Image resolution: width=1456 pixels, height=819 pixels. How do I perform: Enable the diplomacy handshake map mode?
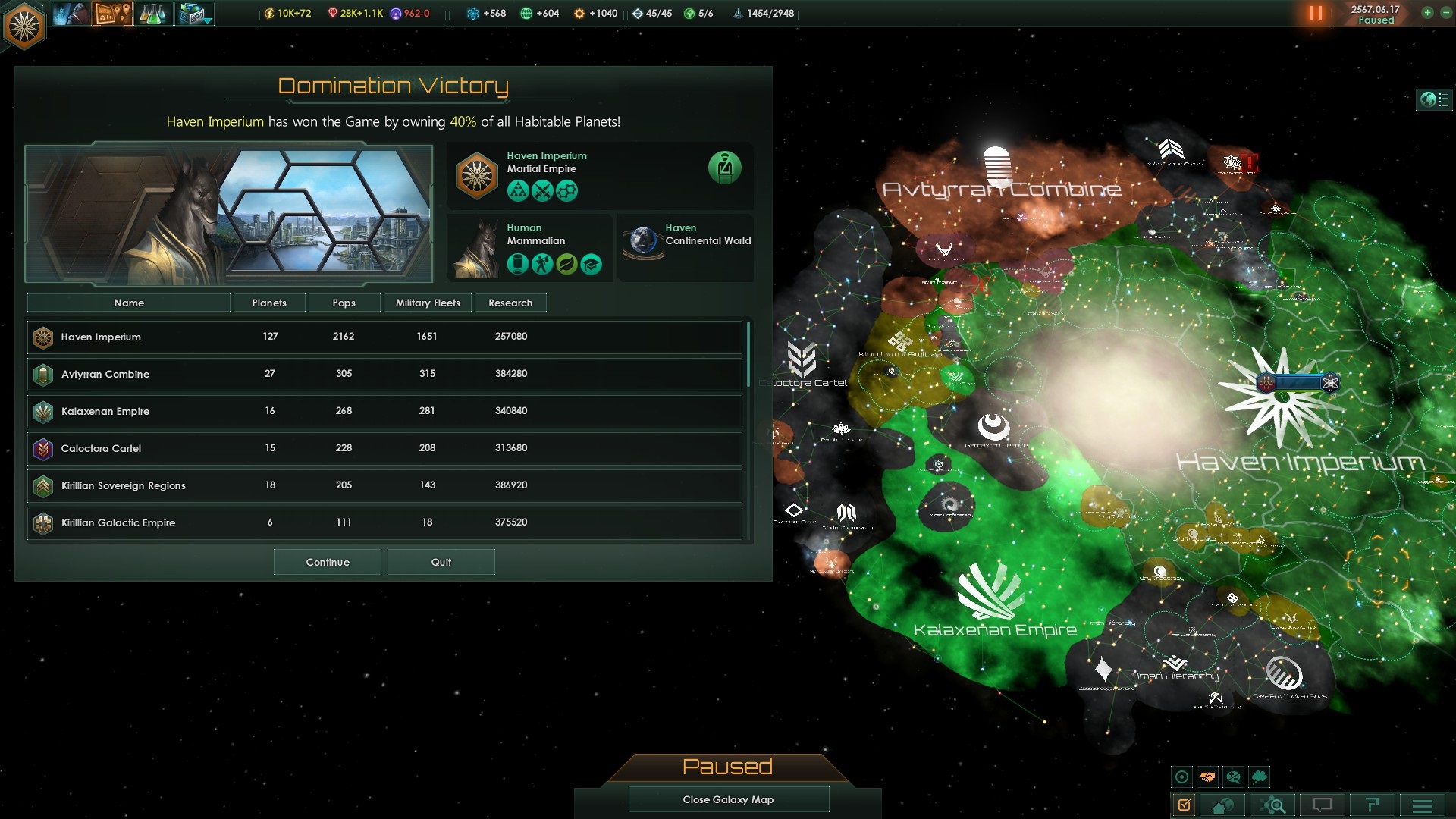[x=1207, y=777]
